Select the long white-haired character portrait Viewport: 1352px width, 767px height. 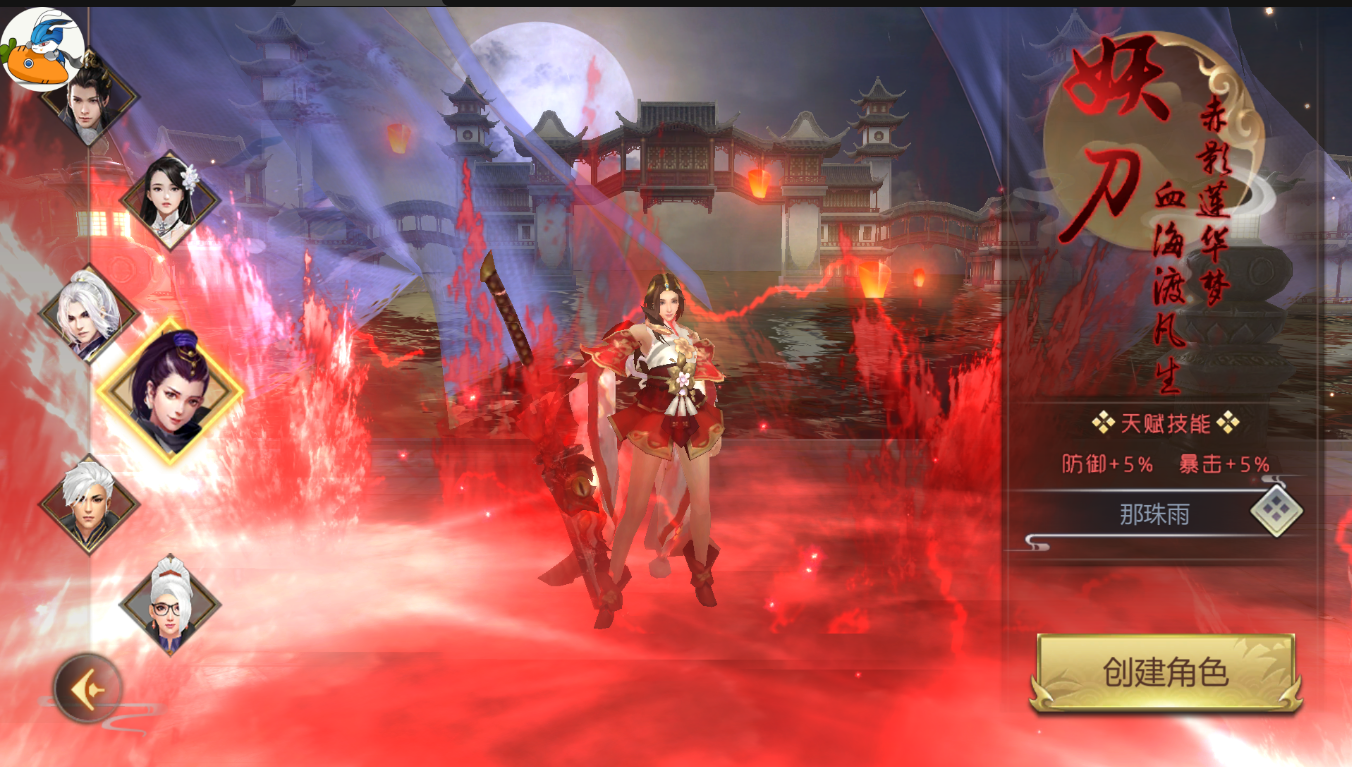point(89,314)
